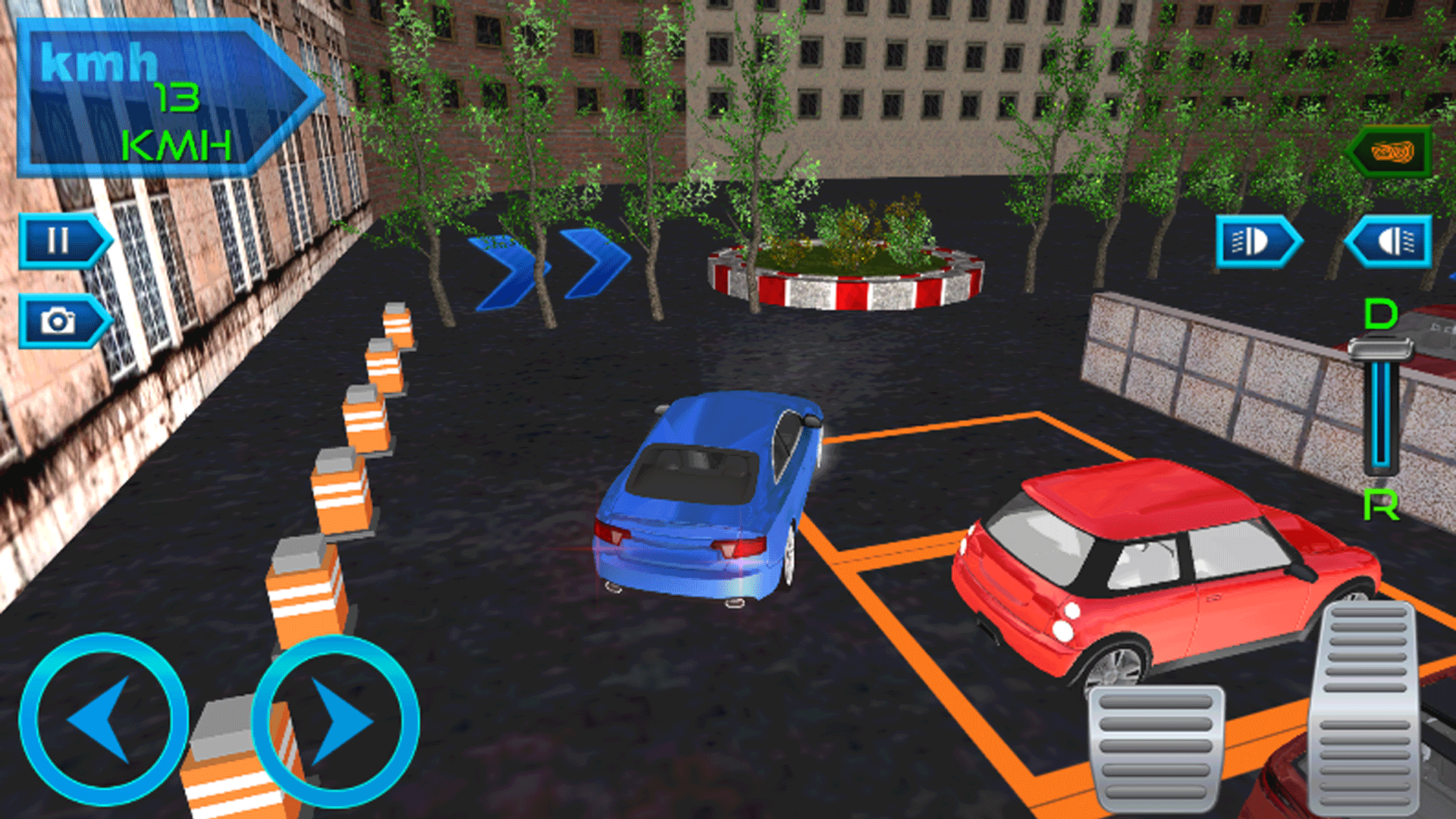Click the gear shifter handle
Image resolution: width=1456 pixels, height=819 pixels.
click(x=1380, y=350)
